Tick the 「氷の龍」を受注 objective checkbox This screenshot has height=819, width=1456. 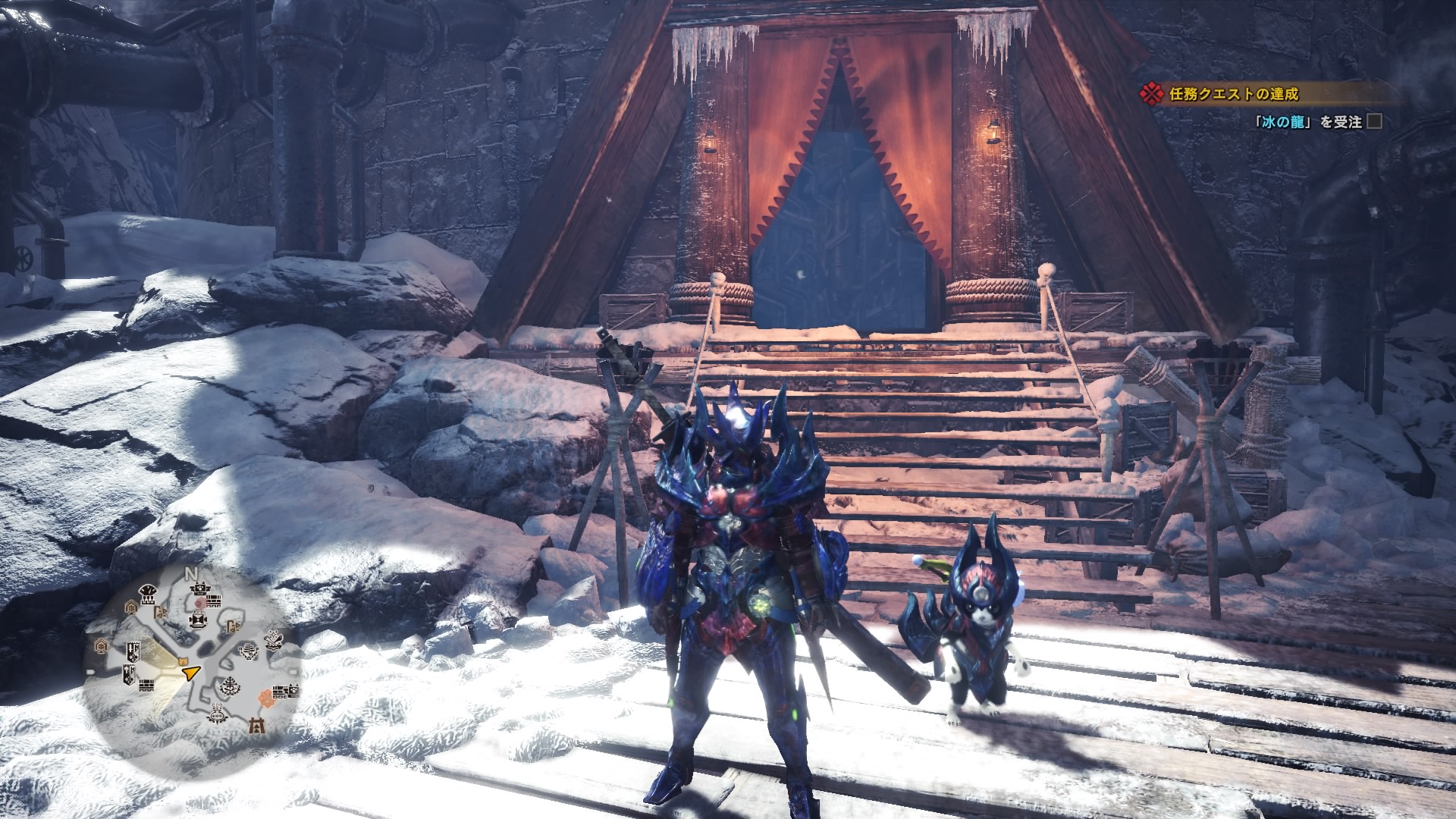tap(1373, 121)
